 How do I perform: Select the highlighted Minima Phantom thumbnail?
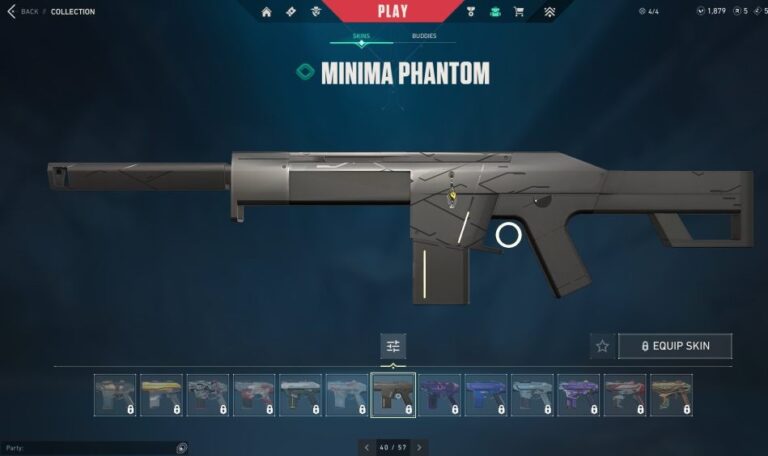pos(393,395)
